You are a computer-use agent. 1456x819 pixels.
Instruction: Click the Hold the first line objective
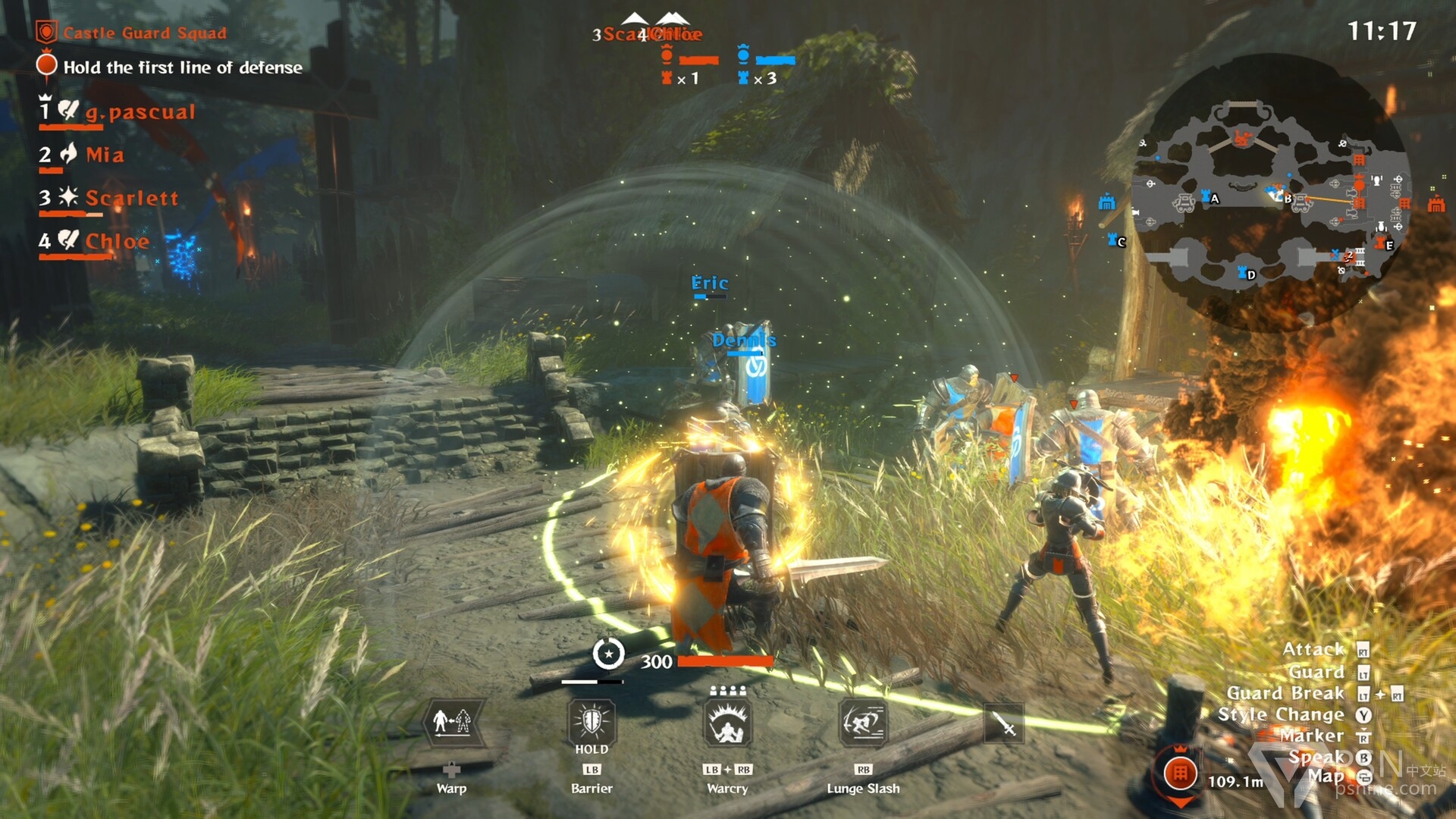[x=182, y=67]
